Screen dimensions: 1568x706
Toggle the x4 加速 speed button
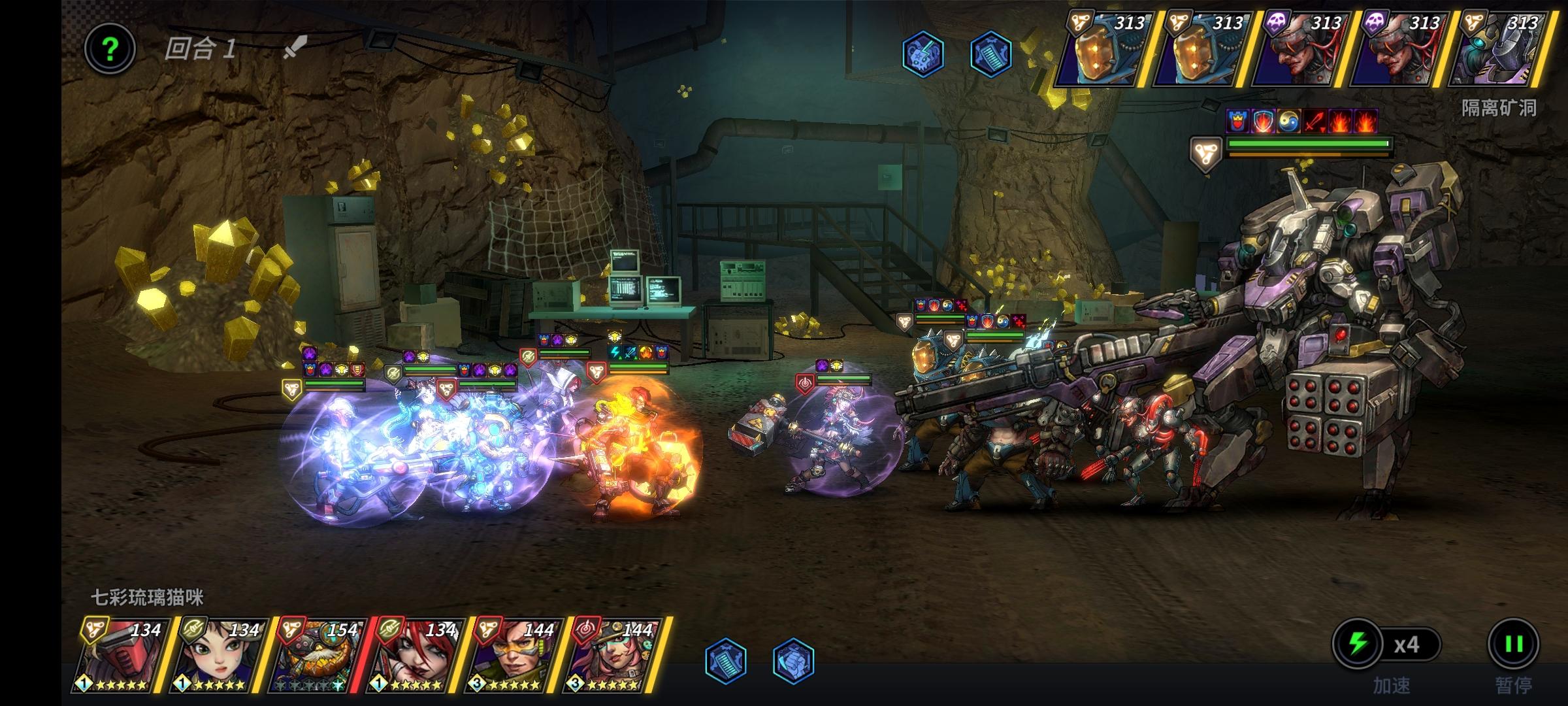click(1386, 645)
